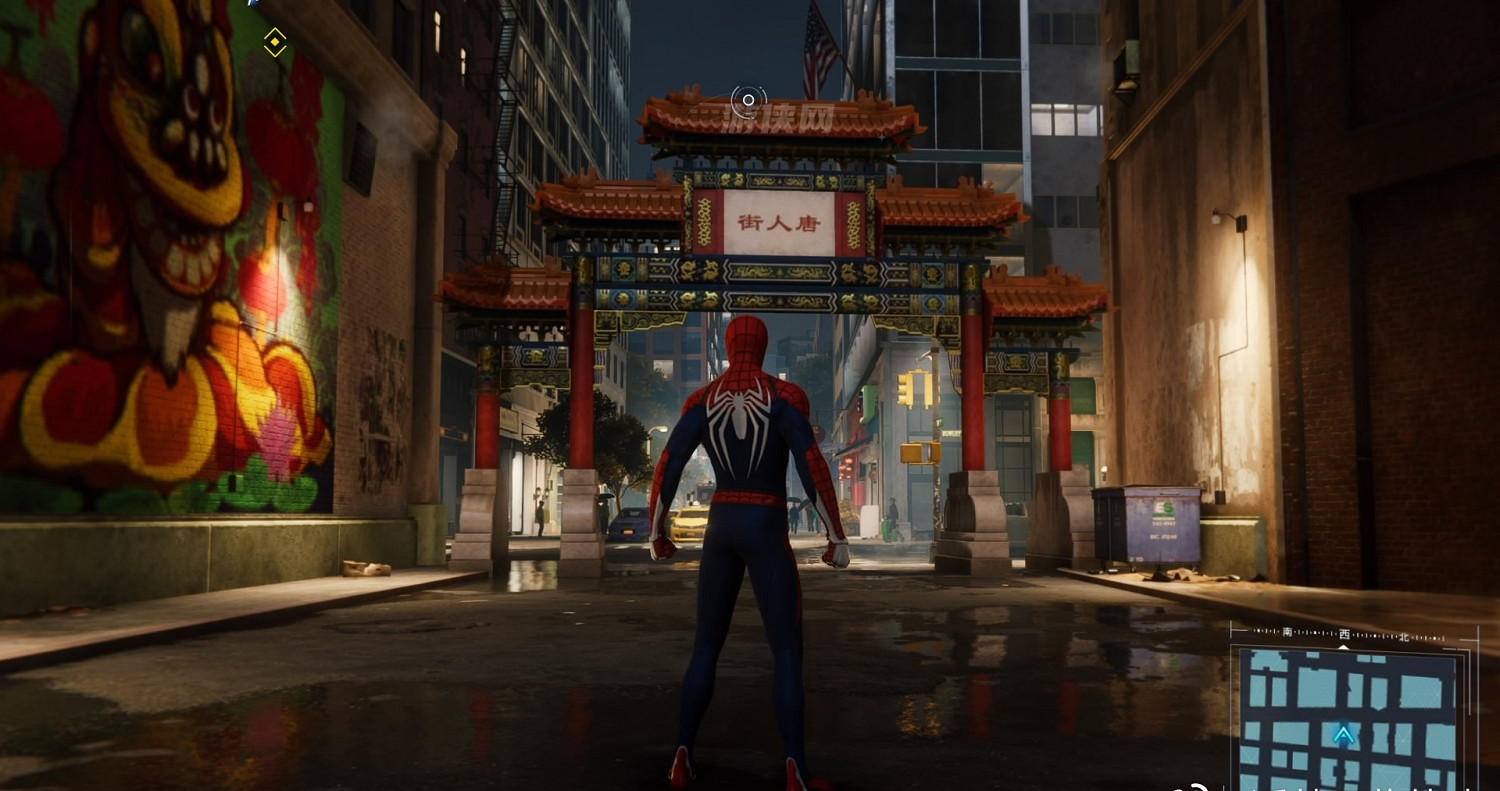Click the 北 (North) marker on the compass
Image resolution: width=1500 pixels, height=791 pixels.
click(1405, 638)
